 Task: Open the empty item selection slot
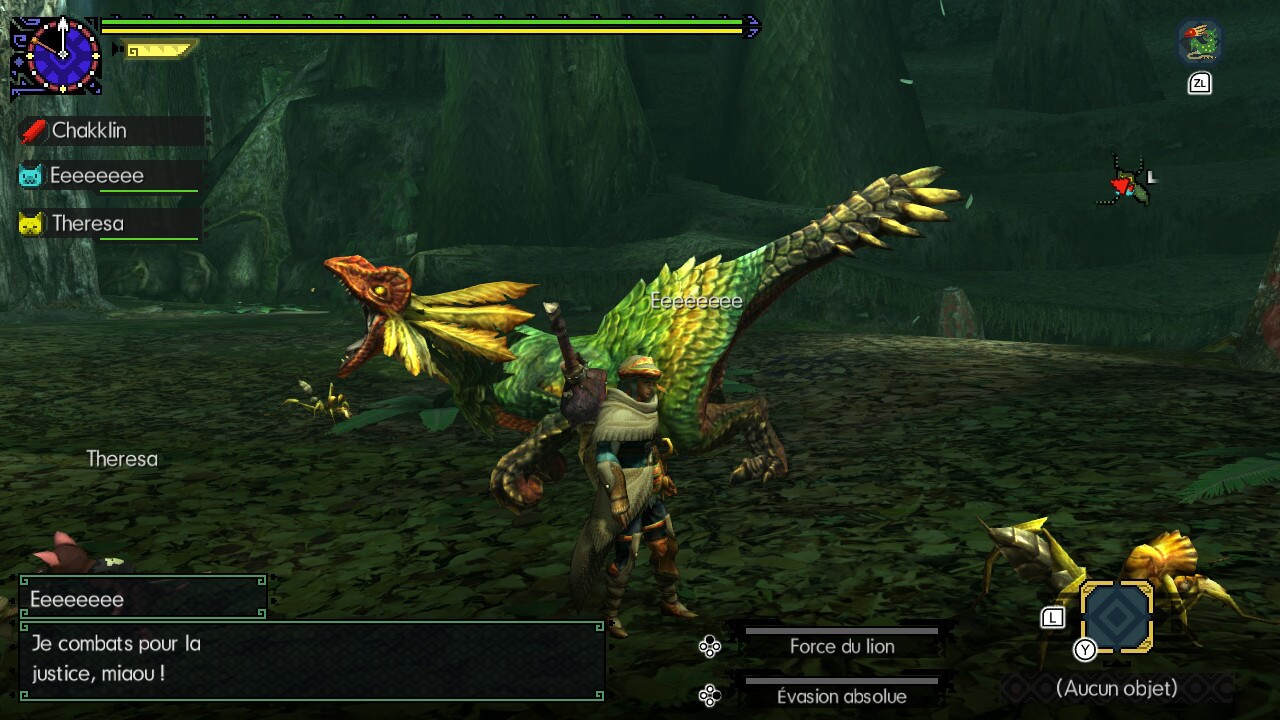(x=1117, y=617)
